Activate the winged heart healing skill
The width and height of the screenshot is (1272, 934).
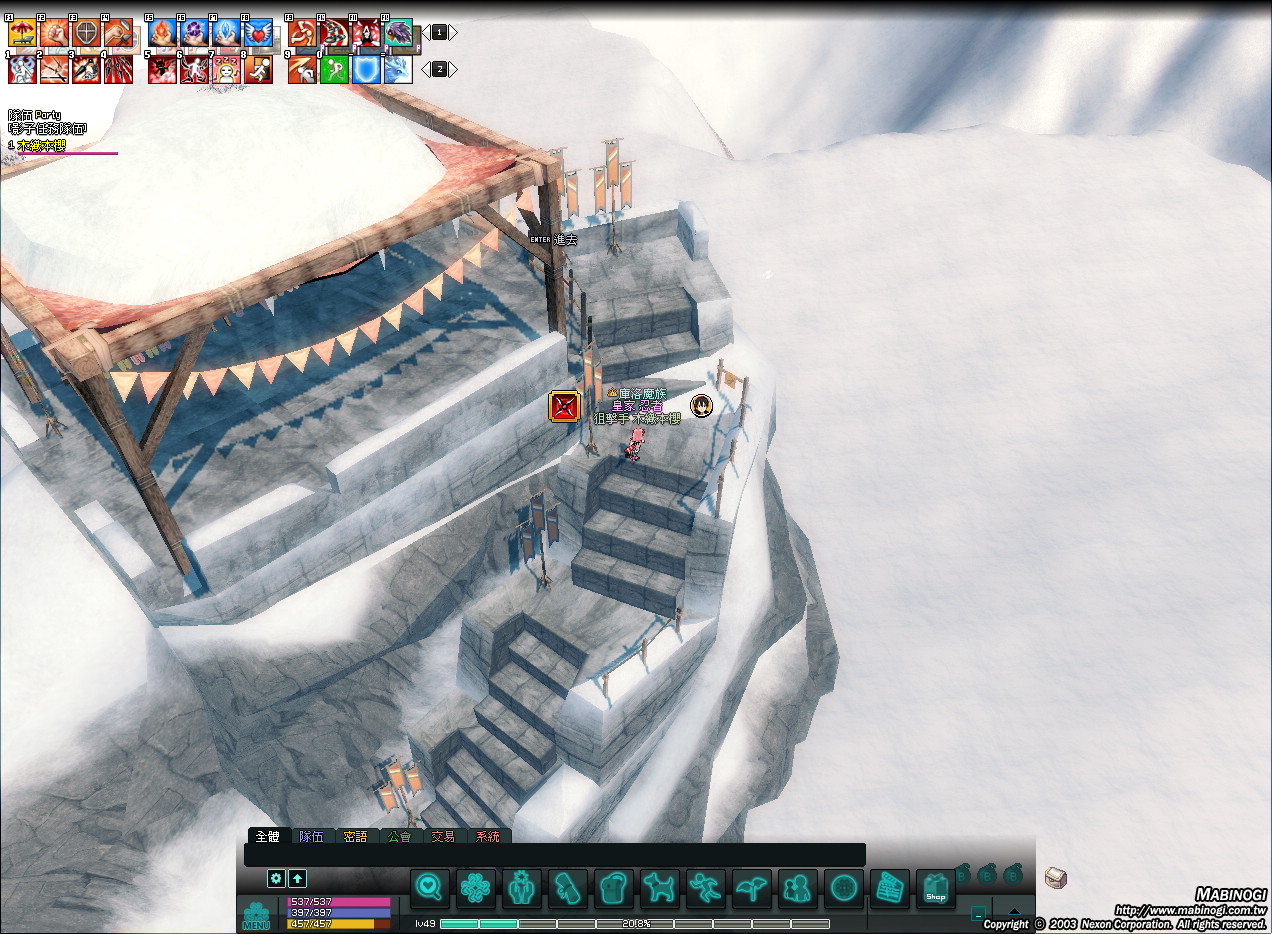pyautogui.click(x=258, y=33)
